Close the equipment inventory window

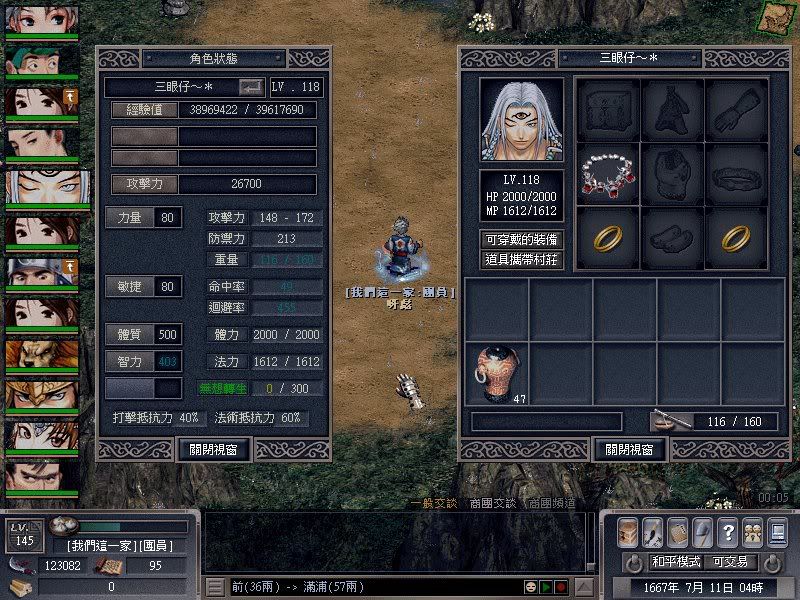point(630,449)
